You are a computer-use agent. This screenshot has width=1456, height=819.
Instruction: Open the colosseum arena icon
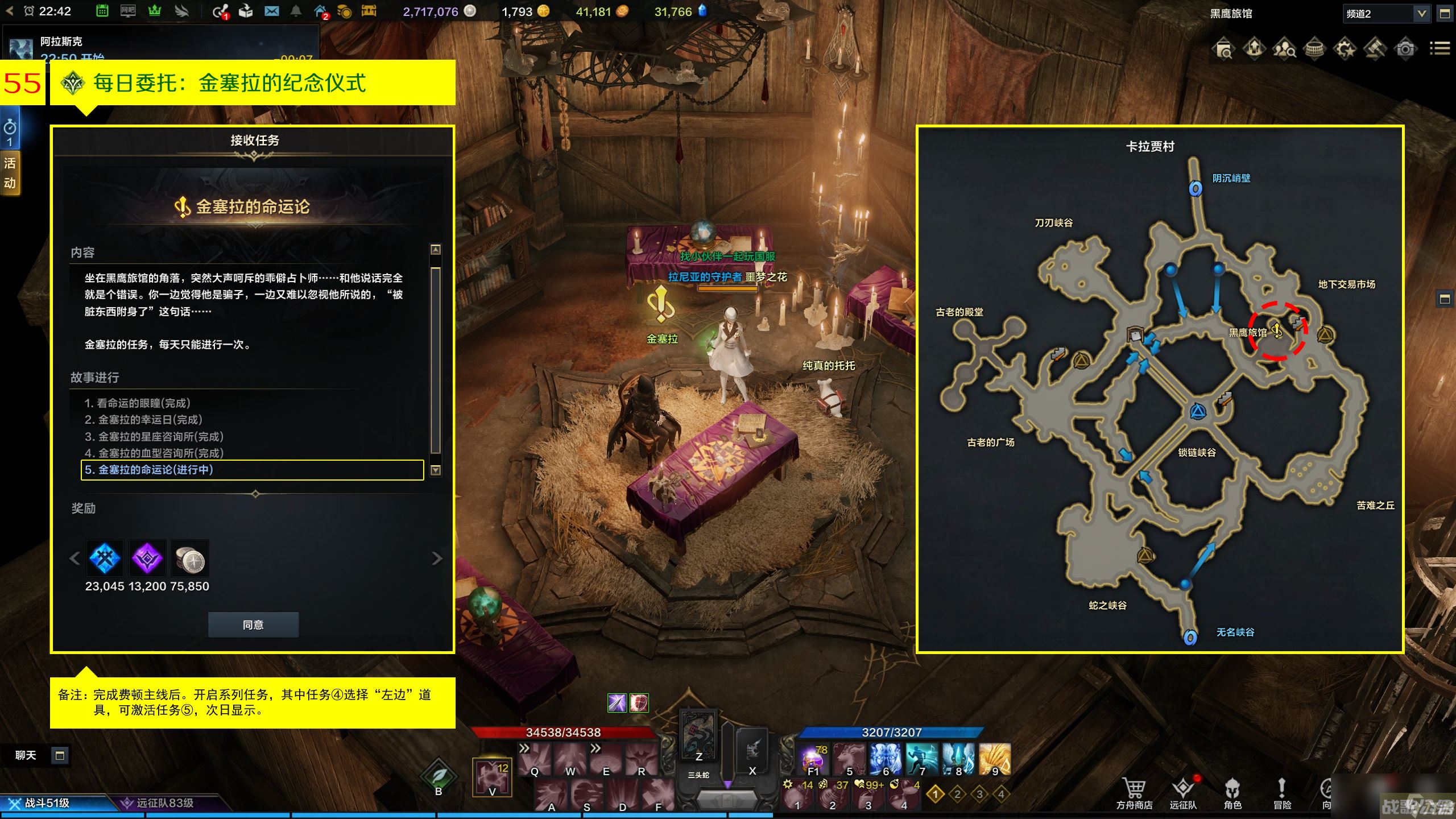click(1314, 49)
